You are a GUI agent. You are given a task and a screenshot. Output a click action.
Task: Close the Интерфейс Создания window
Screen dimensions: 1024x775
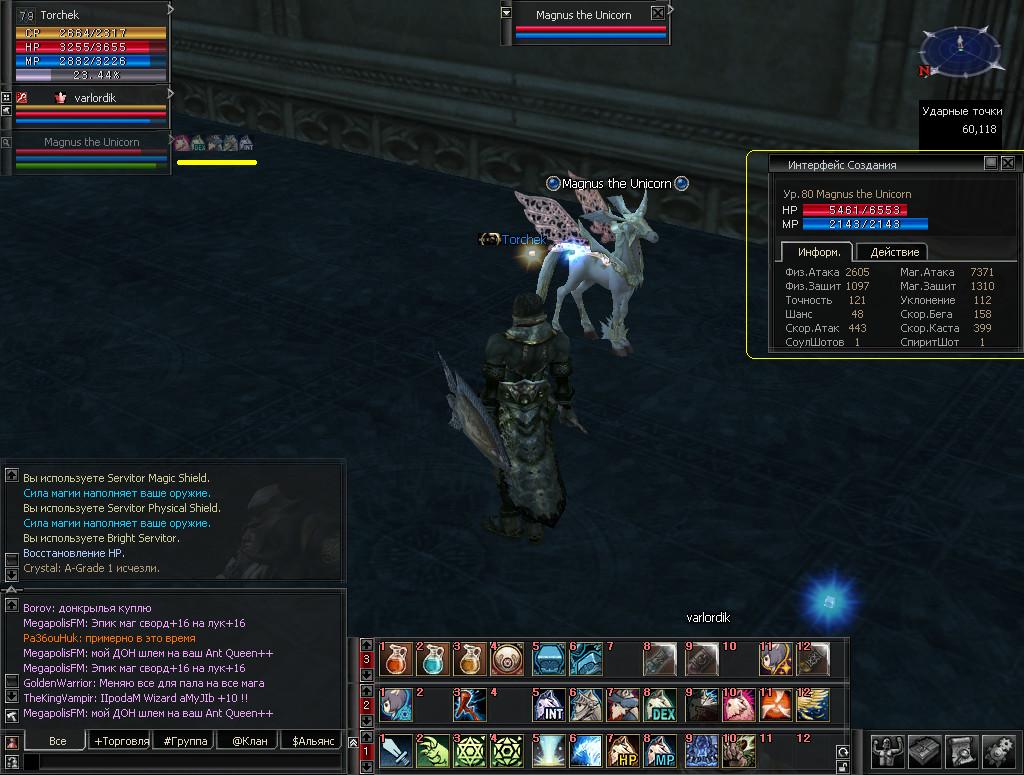1007,163
